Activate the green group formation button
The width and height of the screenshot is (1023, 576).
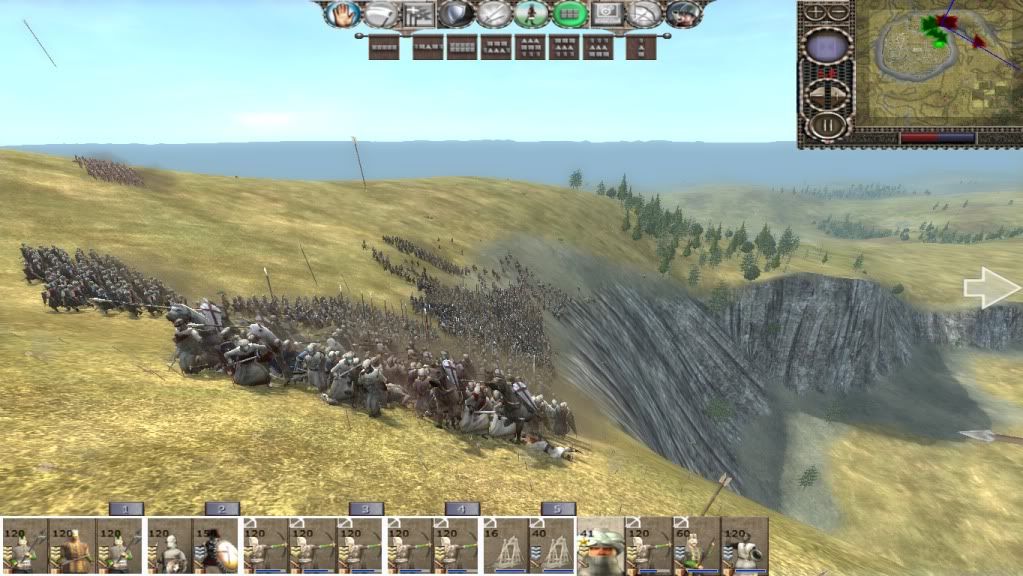(570, 14)
